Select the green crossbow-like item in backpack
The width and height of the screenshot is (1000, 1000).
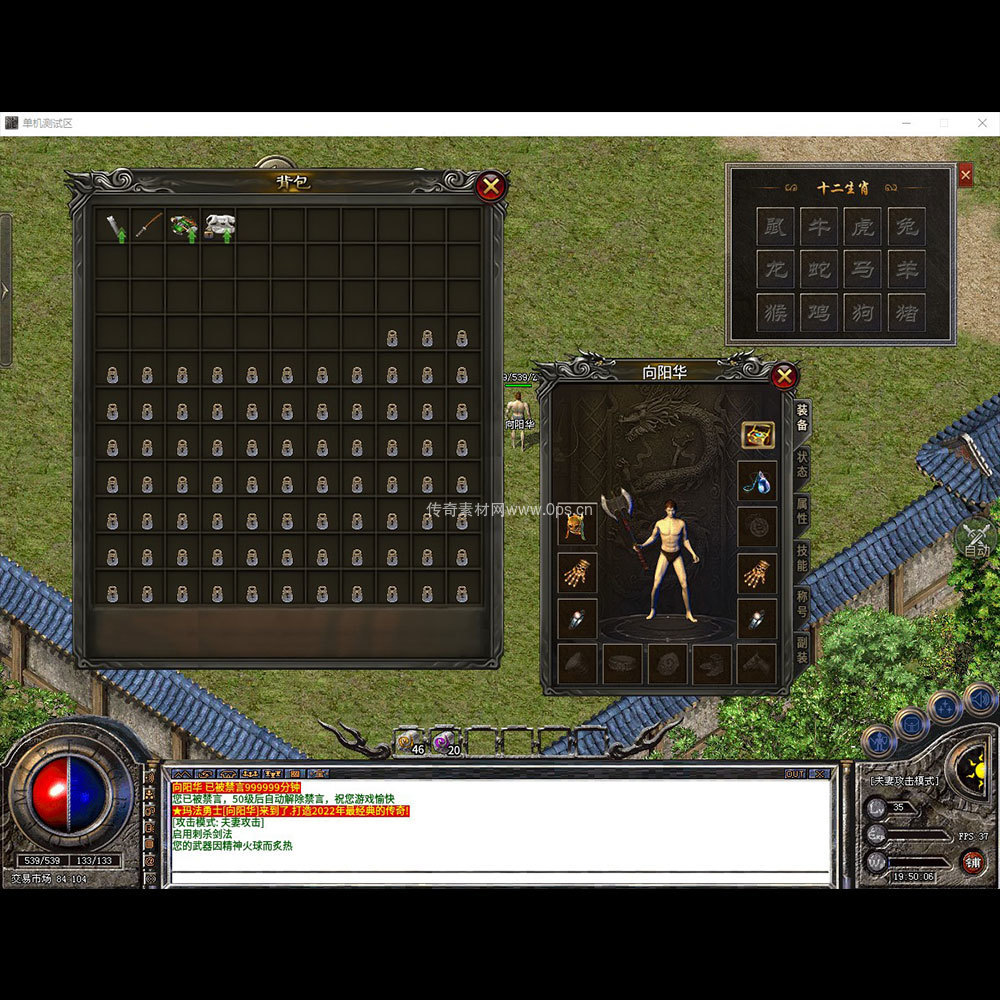184,225
